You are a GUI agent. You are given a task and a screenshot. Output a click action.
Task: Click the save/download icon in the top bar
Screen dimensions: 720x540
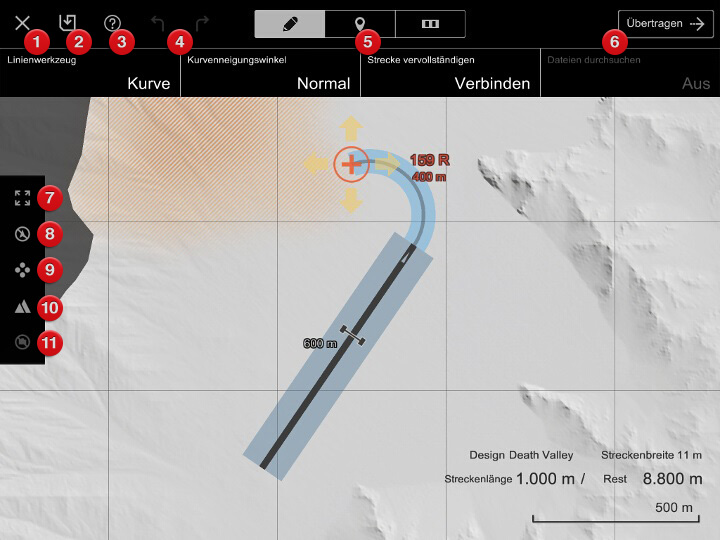click(67, 22)
